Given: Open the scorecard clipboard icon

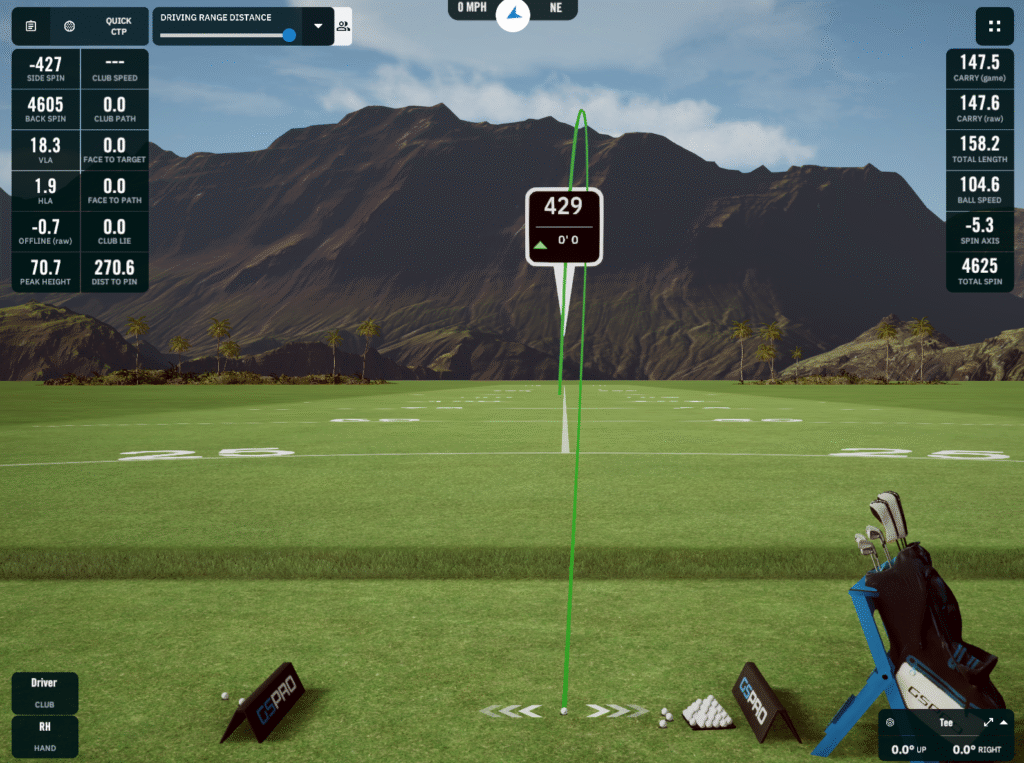Looking at the screenshot, I should point(30,26).
